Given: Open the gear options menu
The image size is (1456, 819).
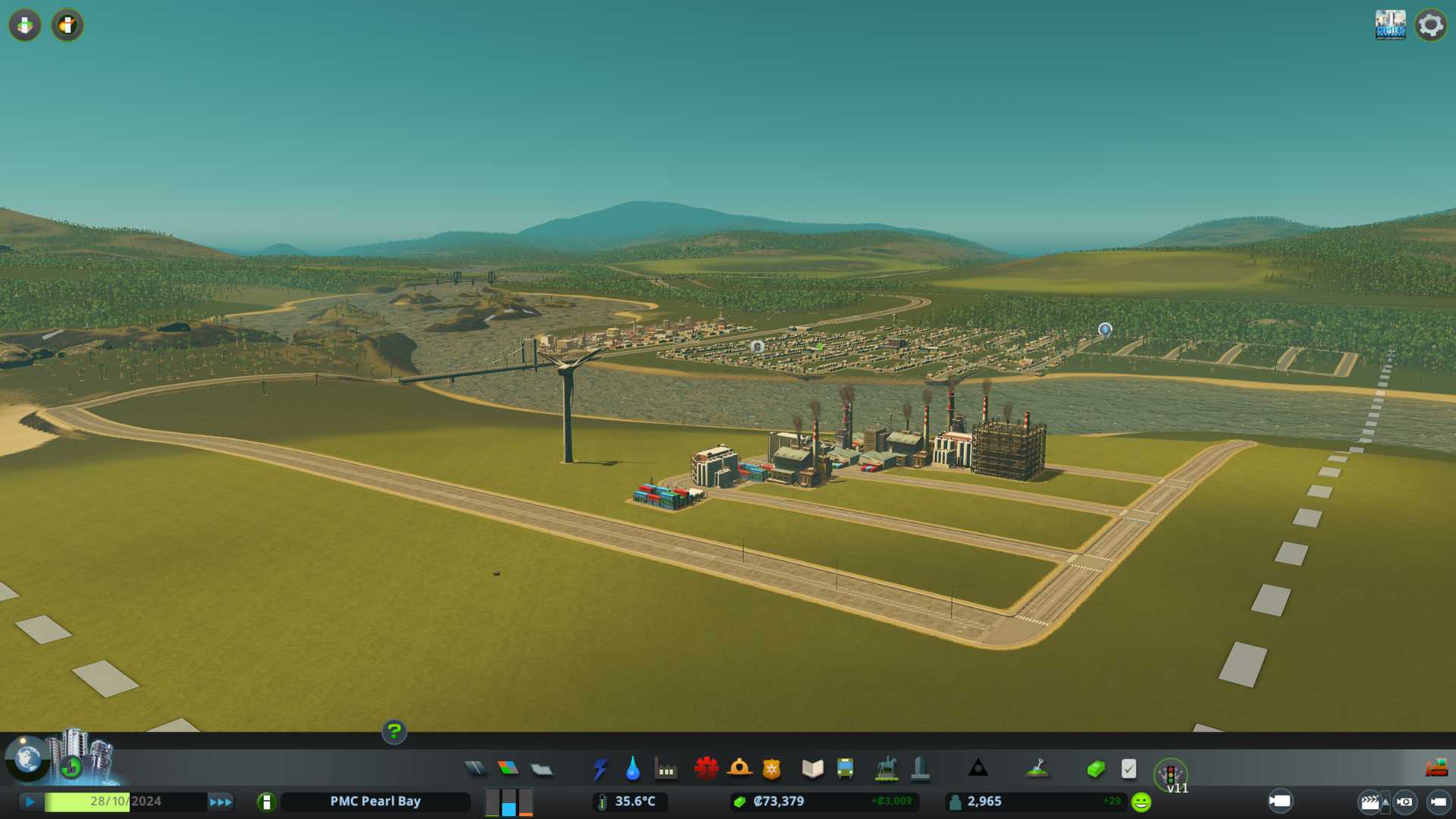Looking at the screenshot, I should pyautogui.click(x=1431, y=25).
